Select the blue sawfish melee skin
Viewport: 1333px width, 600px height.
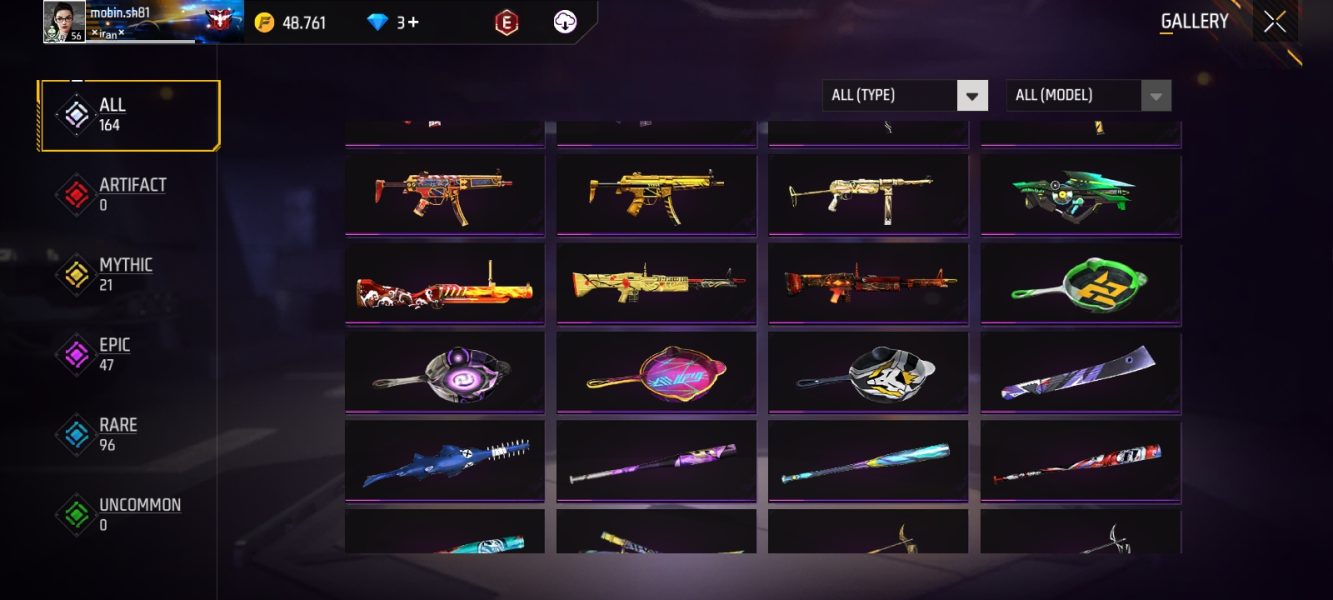pos(444,461)
